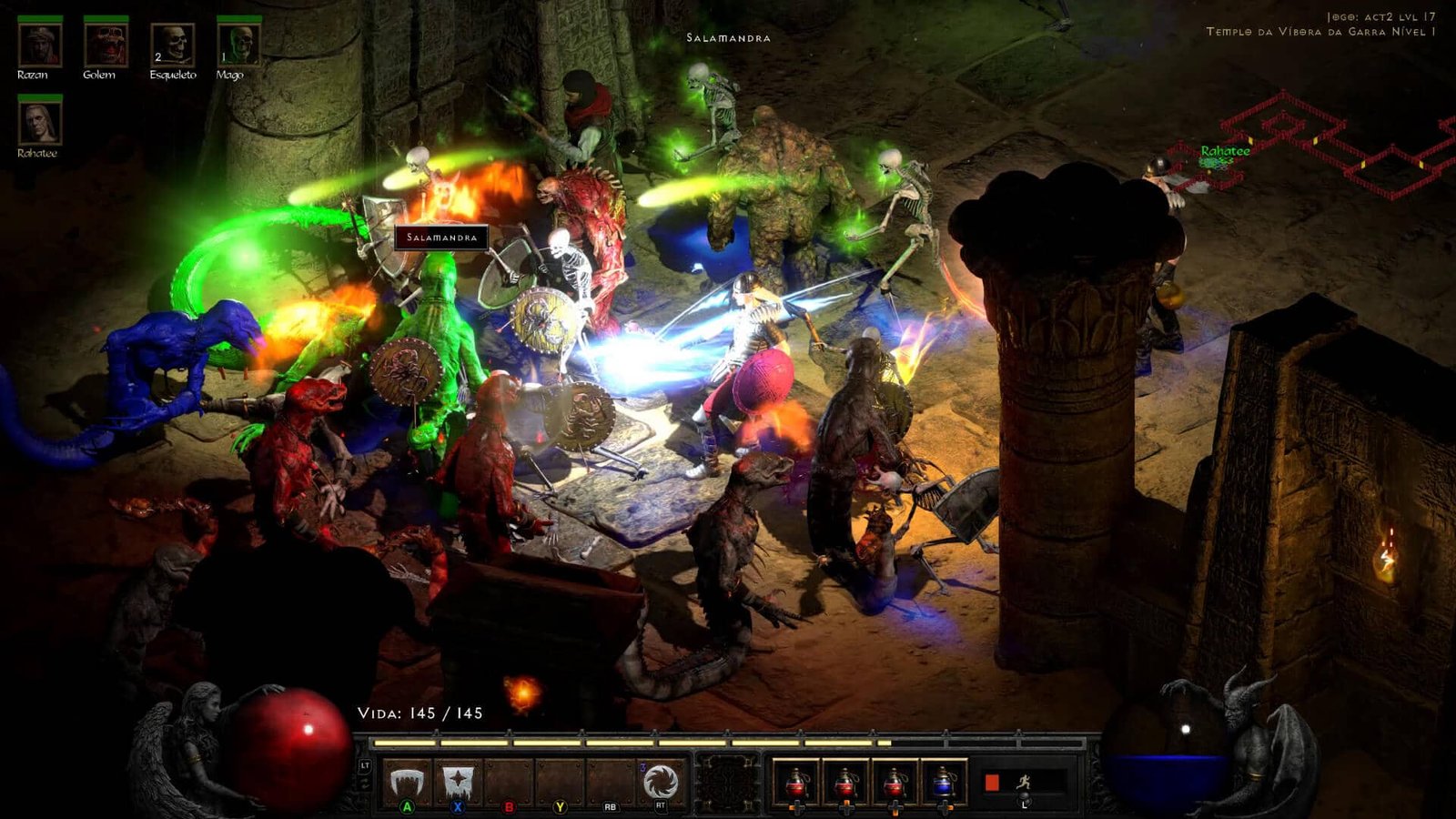Activate the Teeth skill slot

408,782
